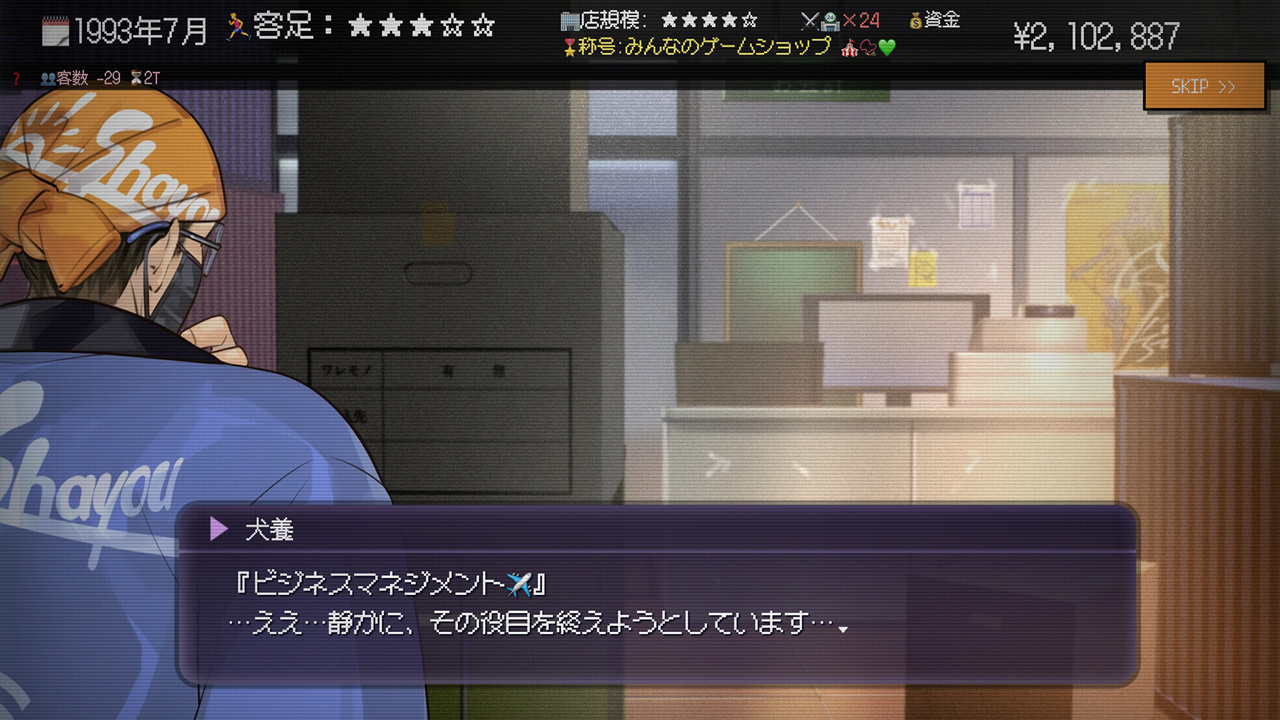The image size is (1280, 720).
Task: Click the ▶ marker beside 犬養
Action: coord(218,531)
